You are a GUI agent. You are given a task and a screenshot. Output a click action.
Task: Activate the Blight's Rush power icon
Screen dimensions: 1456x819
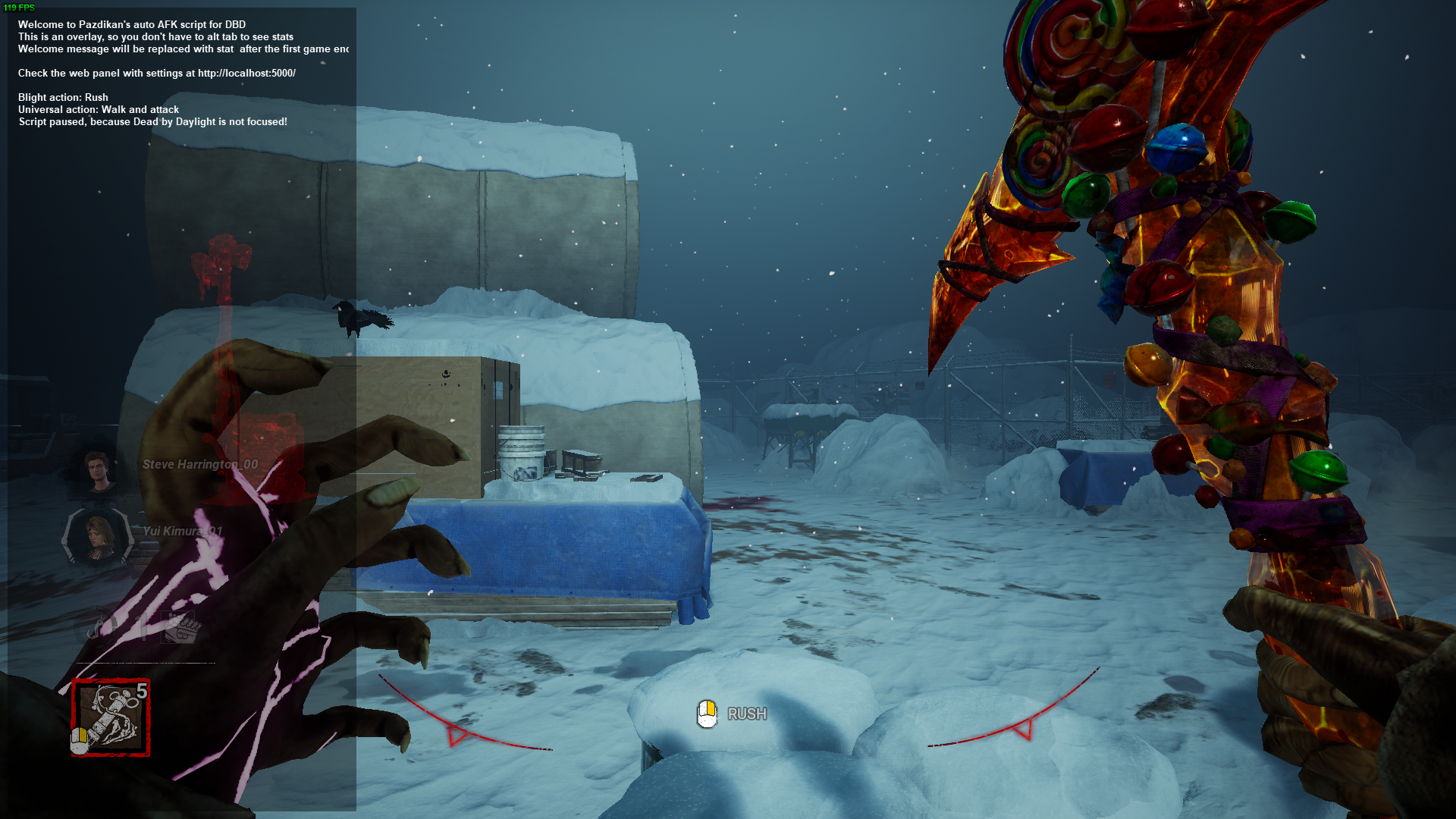[111, 717]
